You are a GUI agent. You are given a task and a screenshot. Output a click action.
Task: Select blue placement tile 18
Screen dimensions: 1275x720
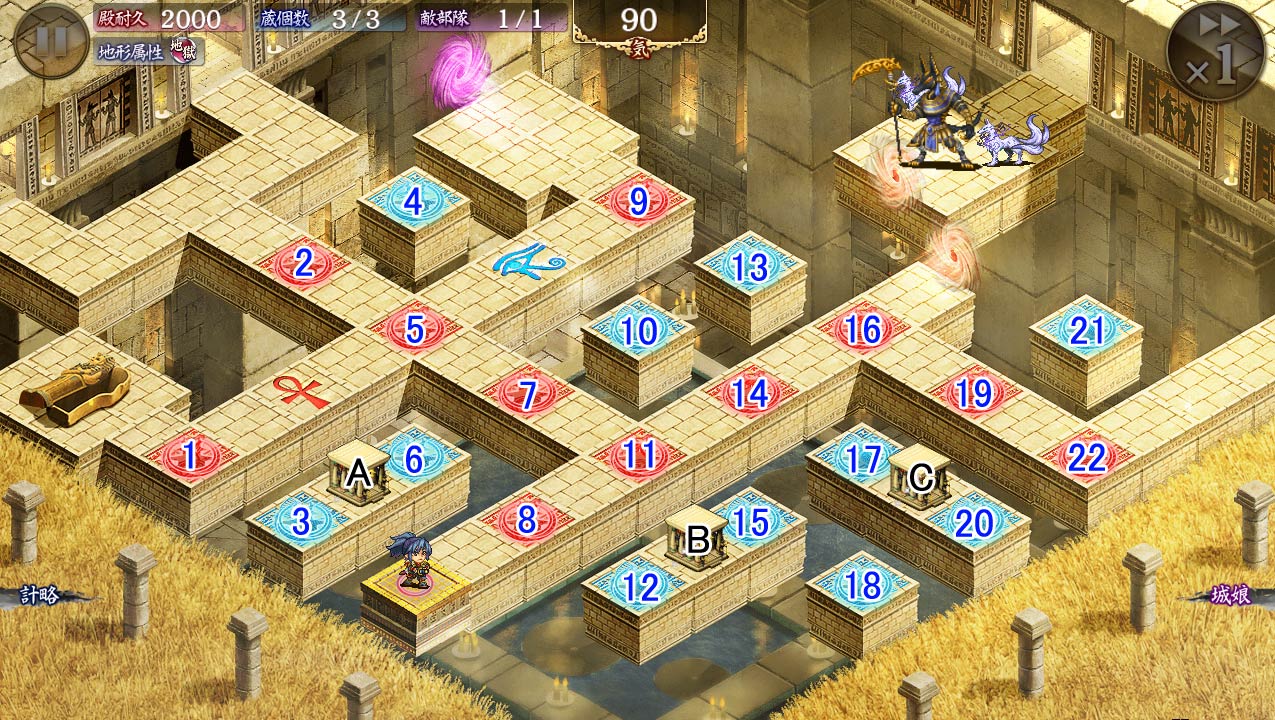coord(862,586)
